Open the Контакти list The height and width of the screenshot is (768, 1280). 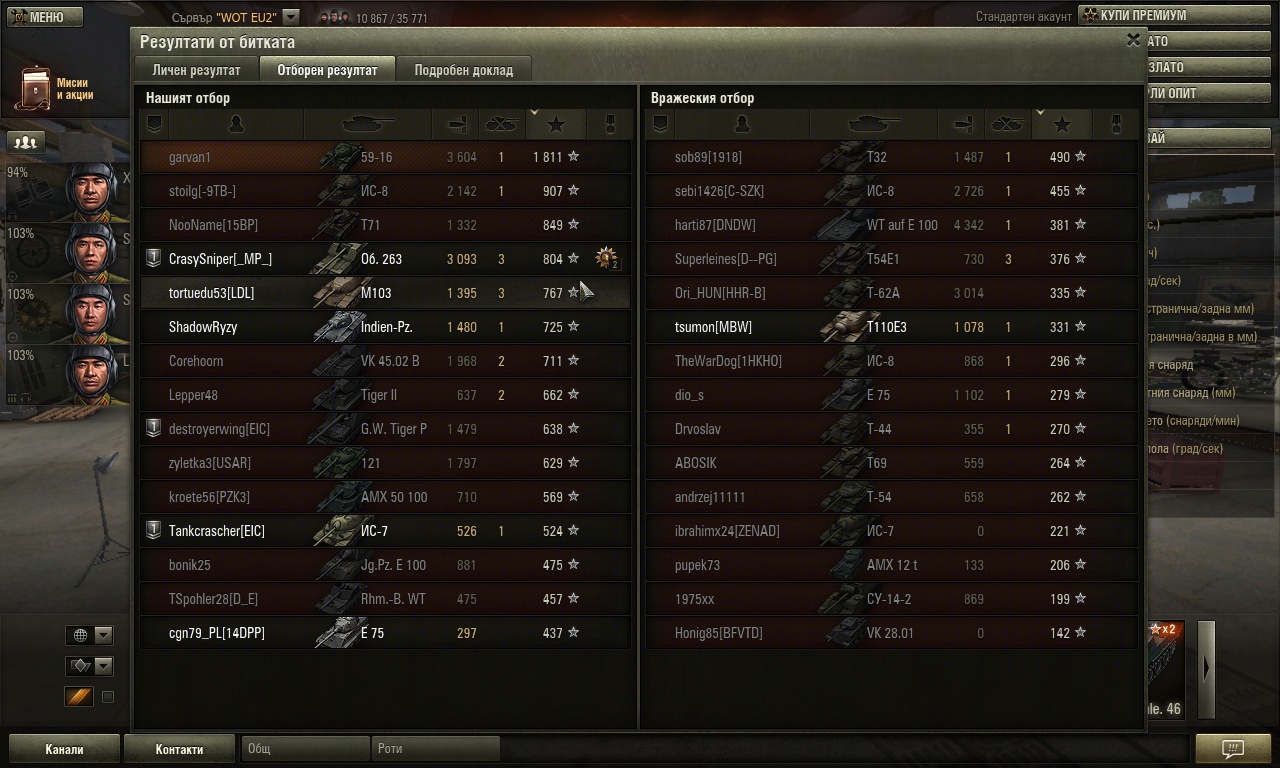[x=179, y=749]
